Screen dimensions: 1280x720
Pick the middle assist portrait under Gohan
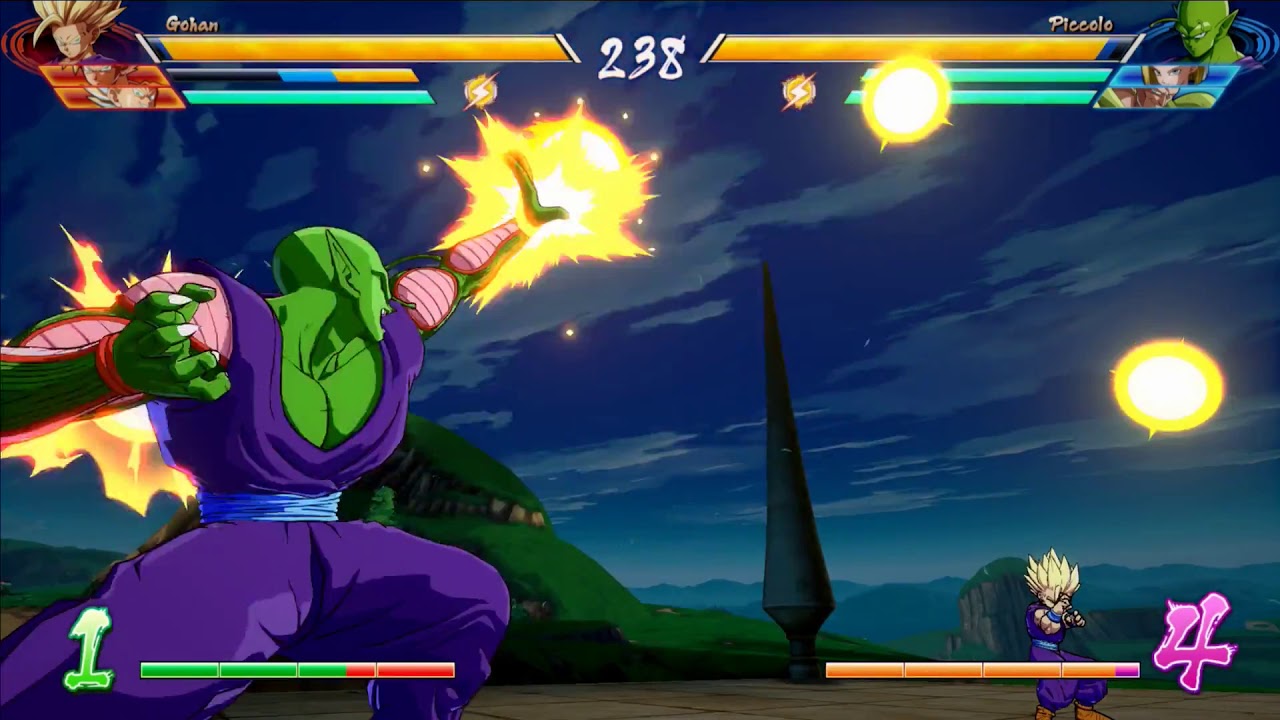click(105, 76)
